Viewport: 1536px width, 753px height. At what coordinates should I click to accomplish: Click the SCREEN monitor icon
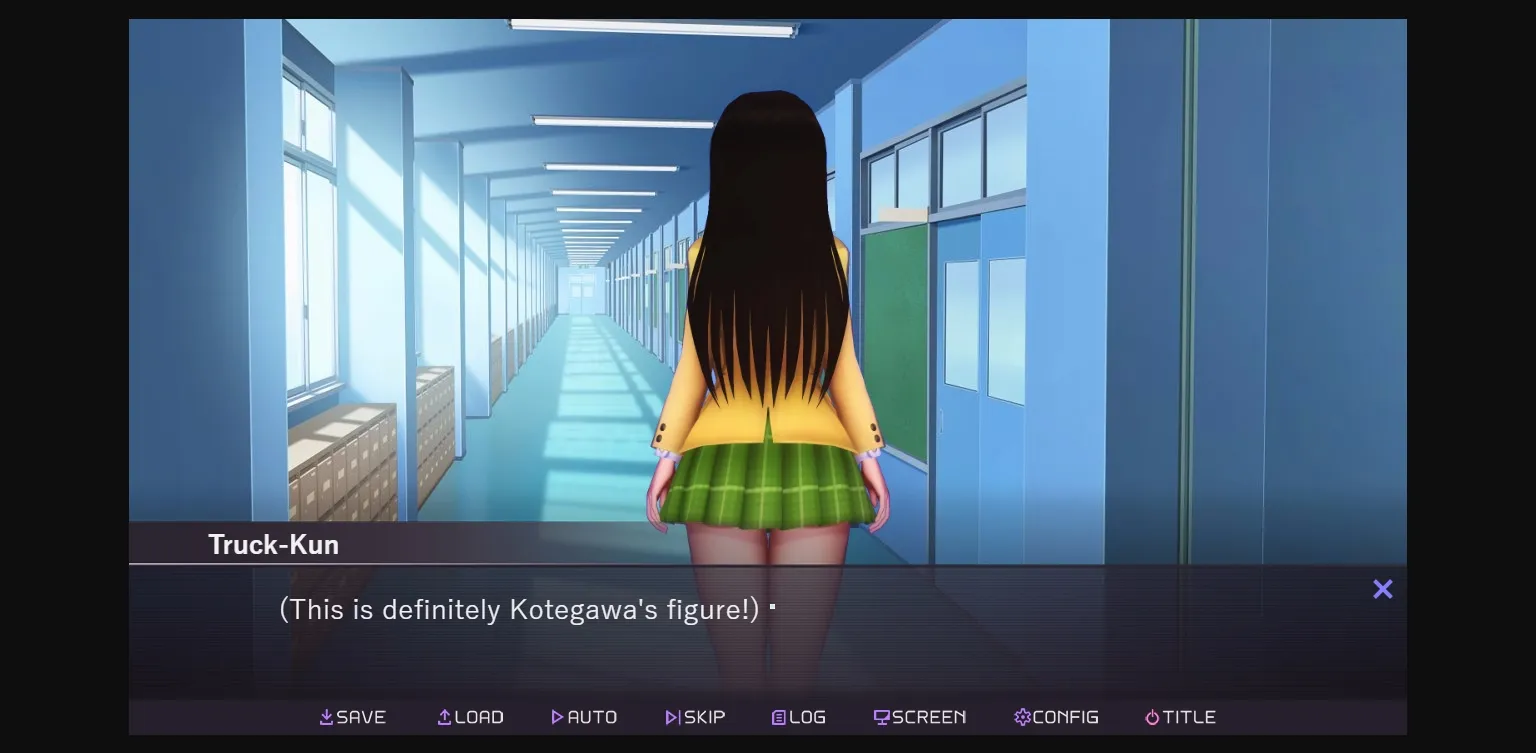pyautogui.click(x=881, y=716)
